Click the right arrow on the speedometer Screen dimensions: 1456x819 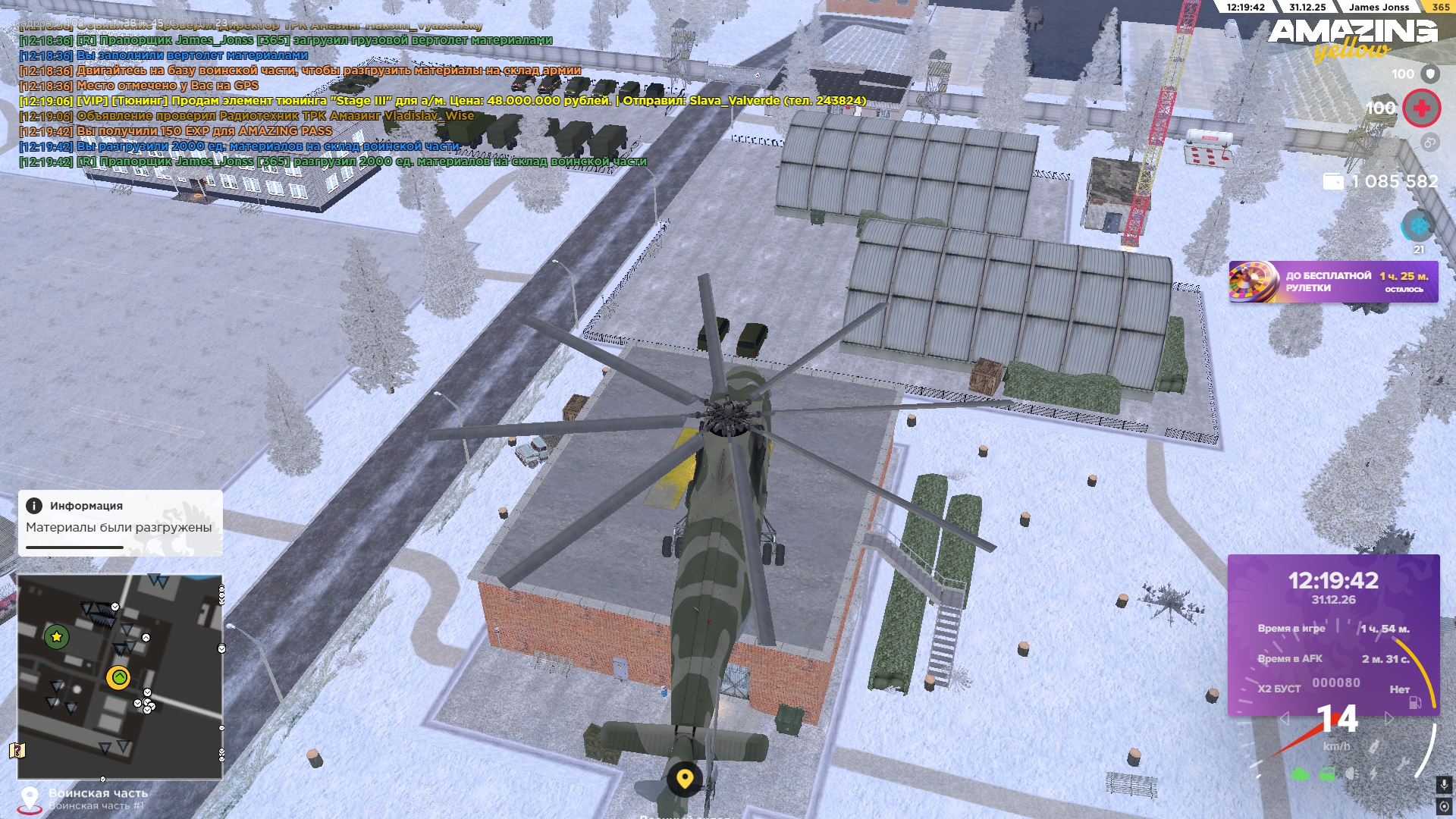(1389, 718)
